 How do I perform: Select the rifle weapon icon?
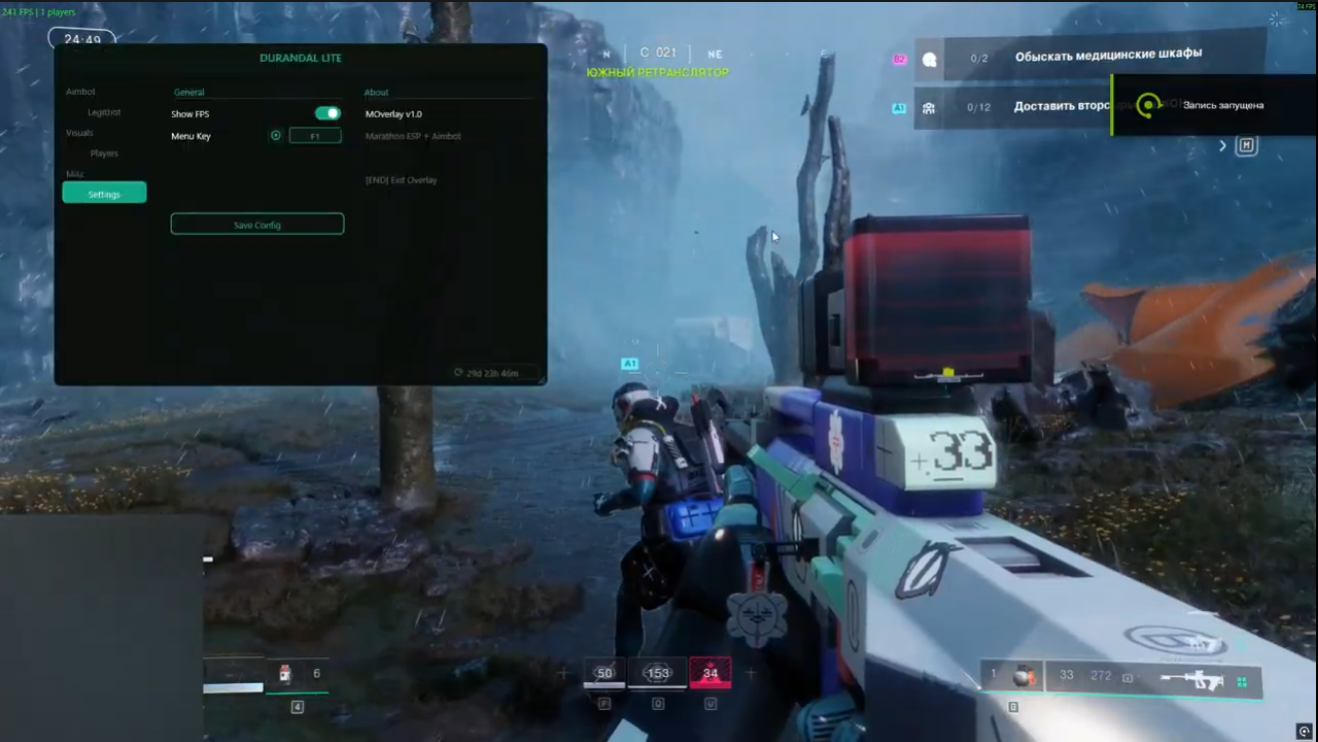[1192, 679]
